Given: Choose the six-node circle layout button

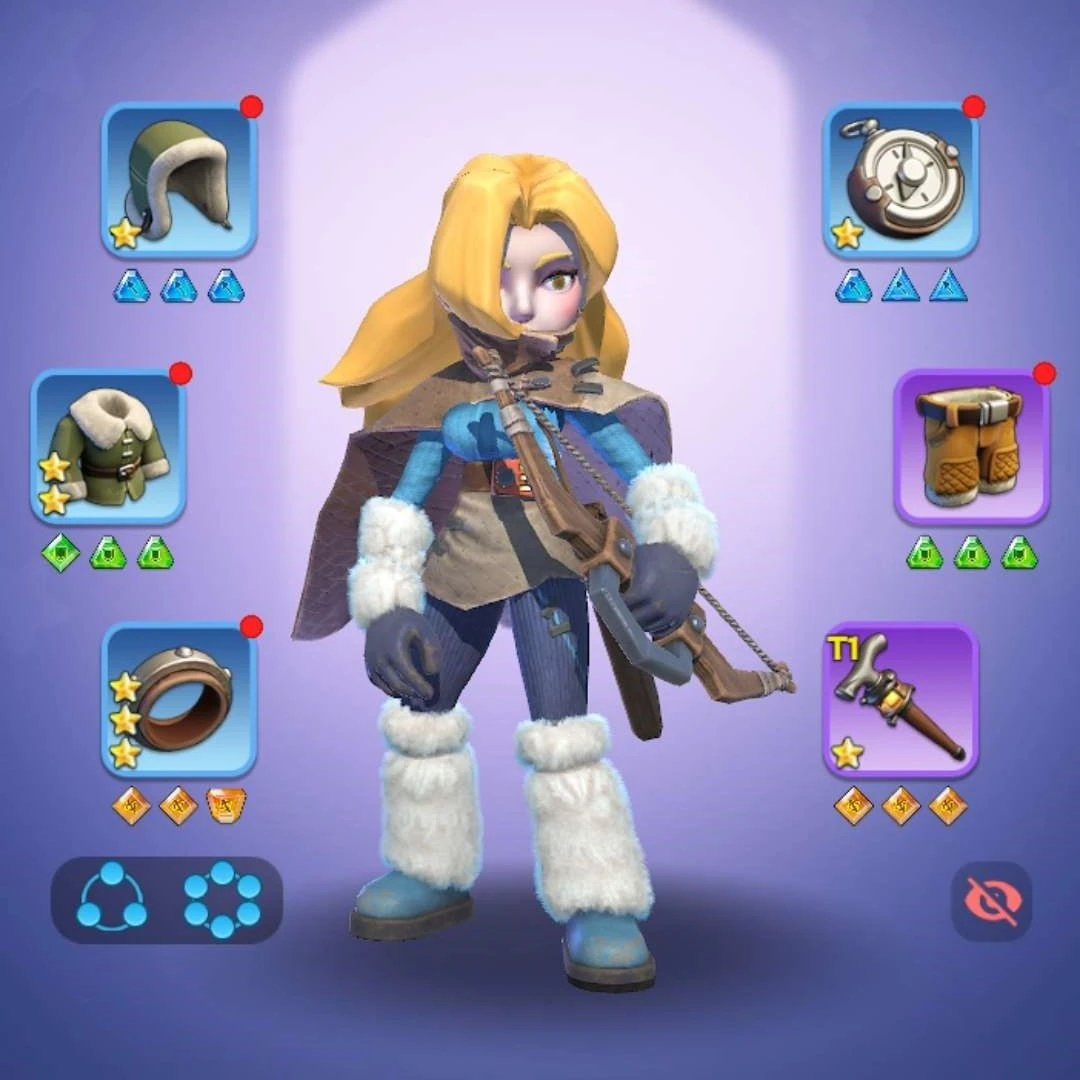Looking at the screenshot, I should tap(222, 899).
